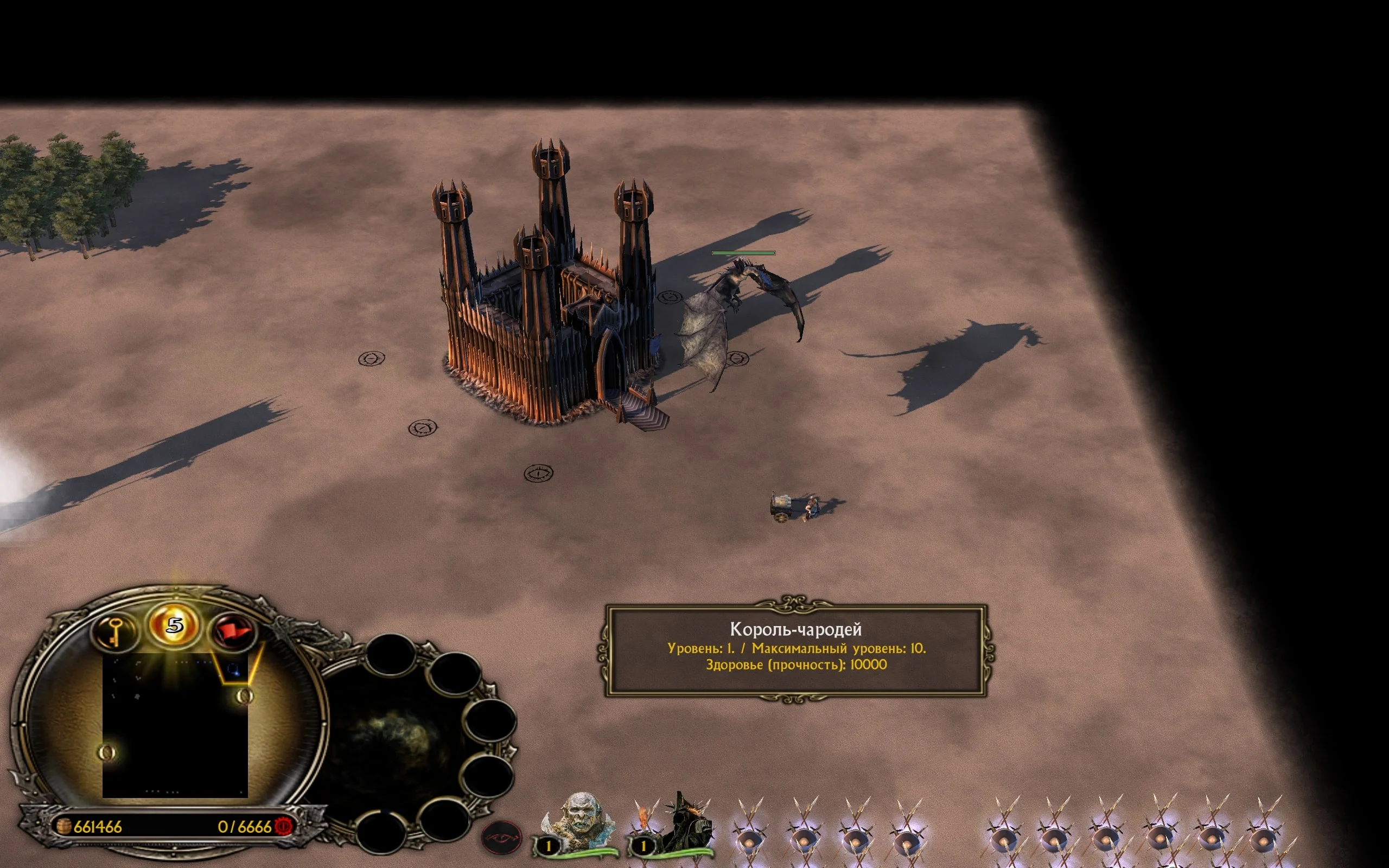The height and width of the screenshot is (868, 1389).
Task: Open the golden key options button
Action: point(114,631)
